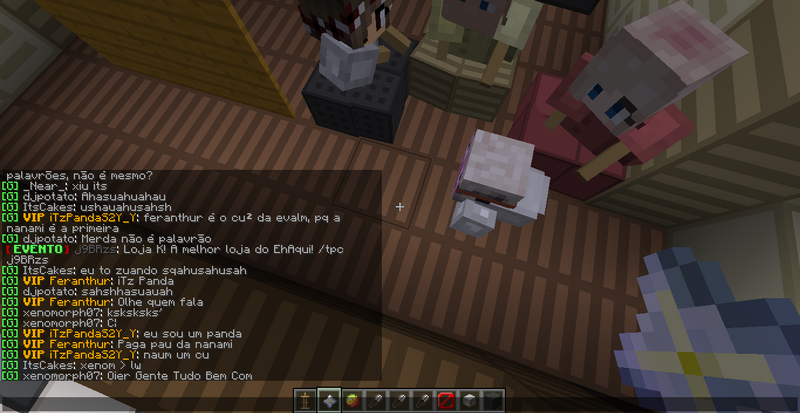
Task: Pick the light gray block hotbar slot
Action: [x=469, y=401]
